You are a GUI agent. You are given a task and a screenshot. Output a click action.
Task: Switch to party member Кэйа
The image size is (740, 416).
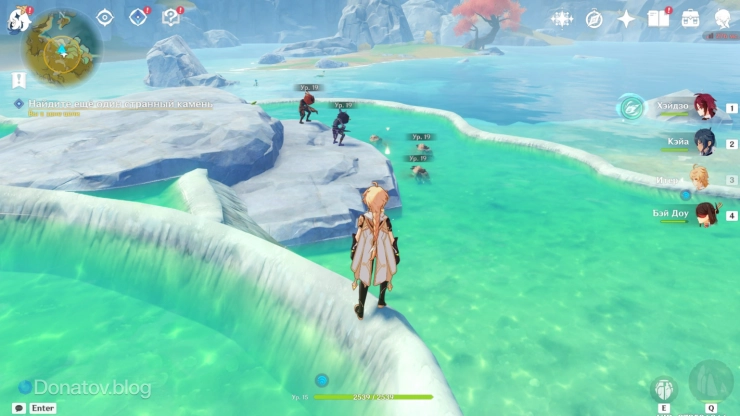pos(704,143)
